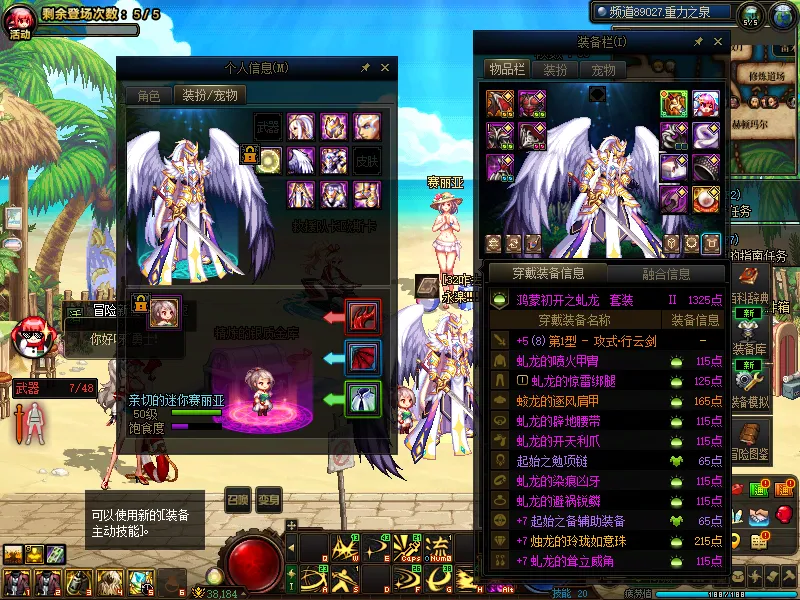Click the 变身 transform button
This screenshot has width=800, height=600.
(x=269, y=499)
